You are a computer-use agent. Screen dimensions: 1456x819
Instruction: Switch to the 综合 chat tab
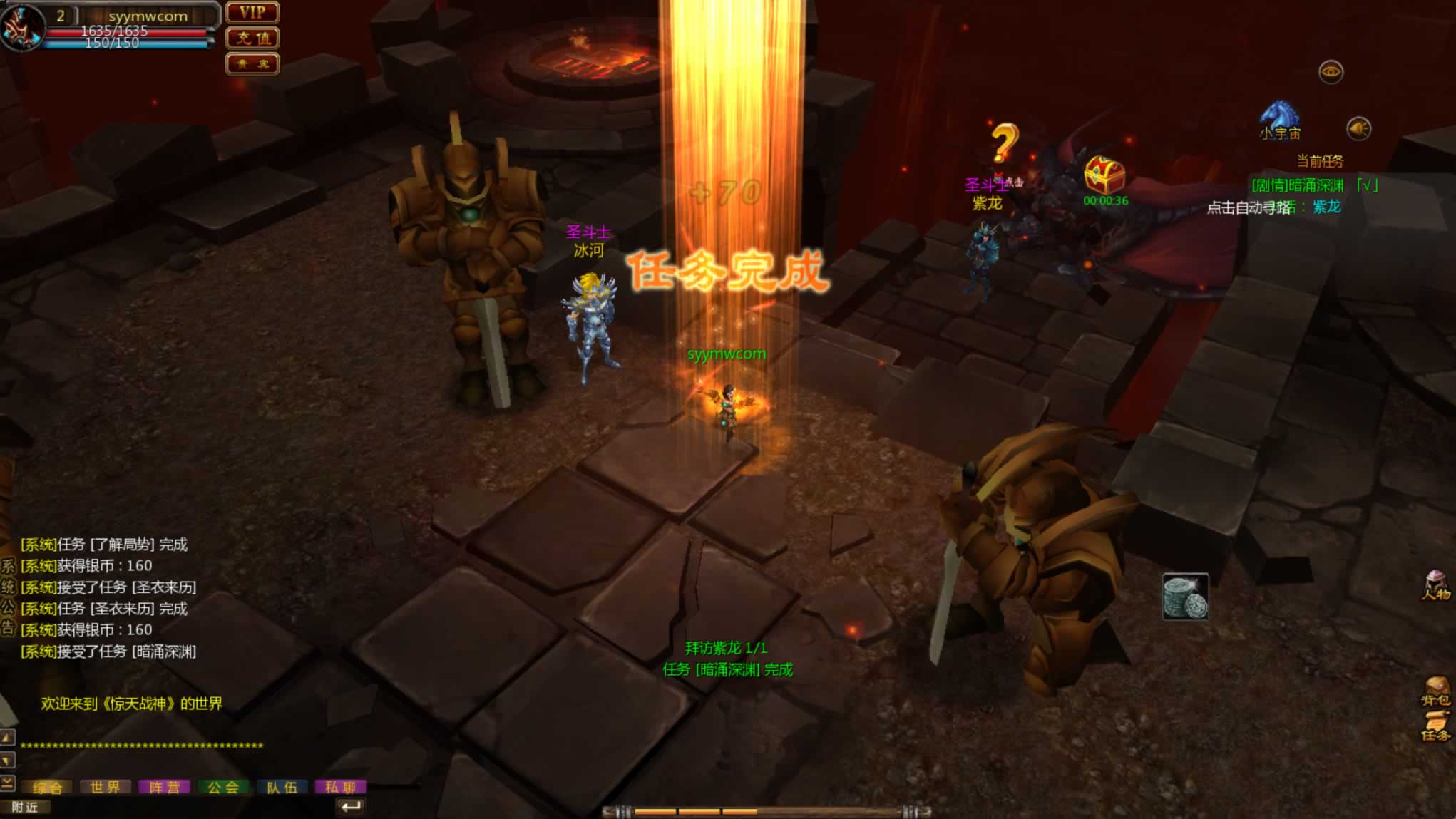coord(48,787)
